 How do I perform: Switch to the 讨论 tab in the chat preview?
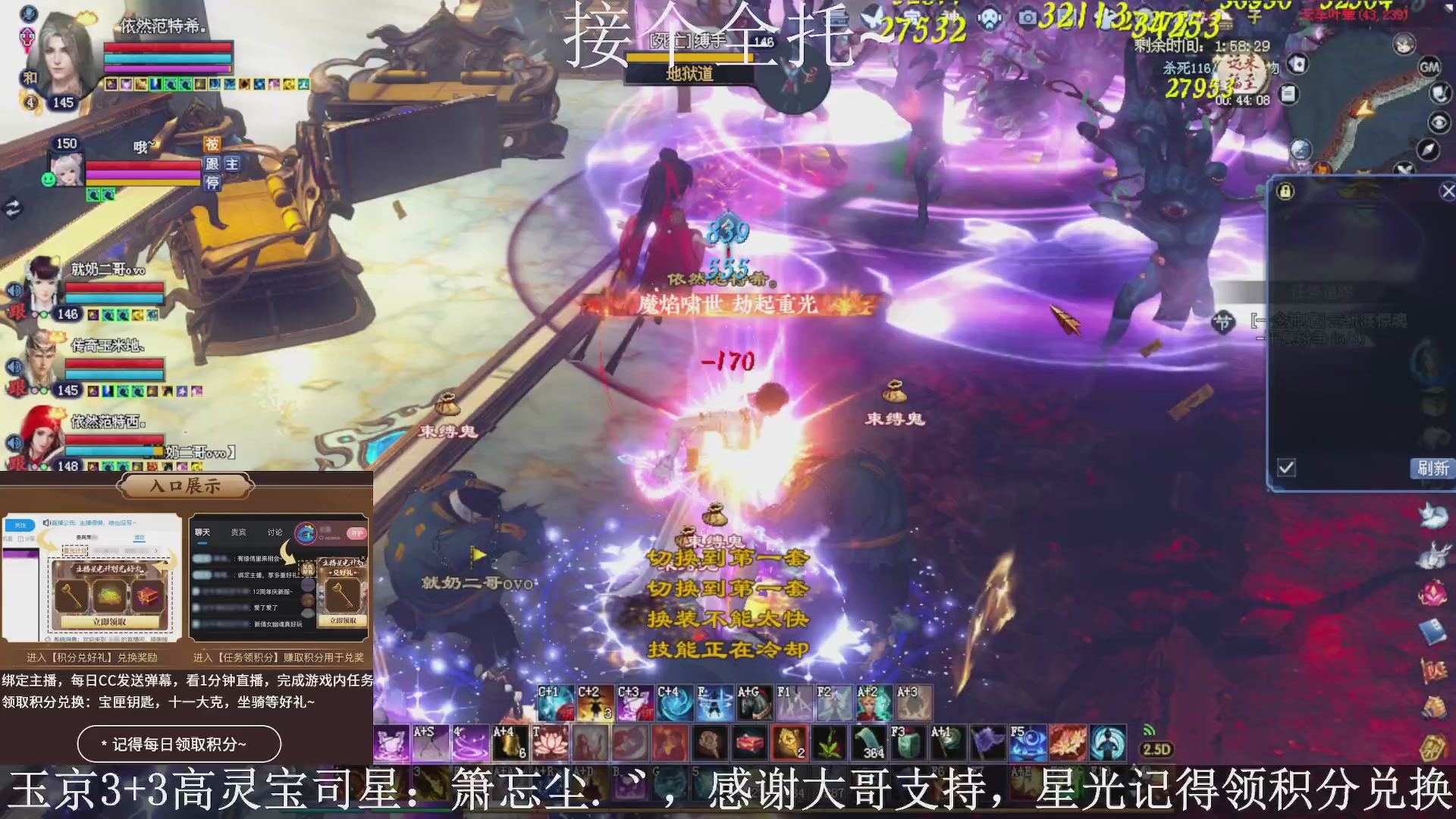[x=273, y=532]
